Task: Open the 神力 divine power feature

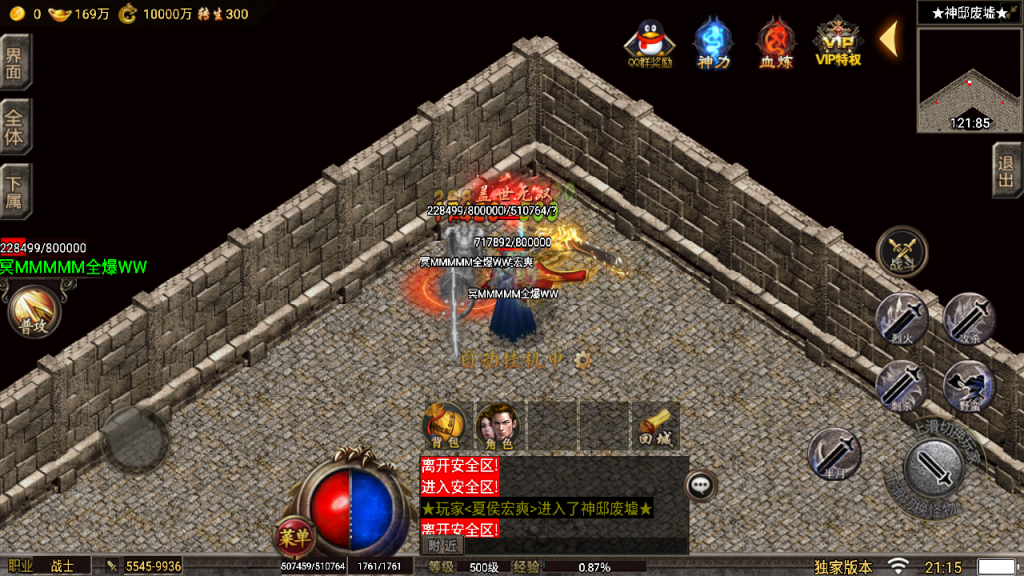Action: tap(712, 42)
